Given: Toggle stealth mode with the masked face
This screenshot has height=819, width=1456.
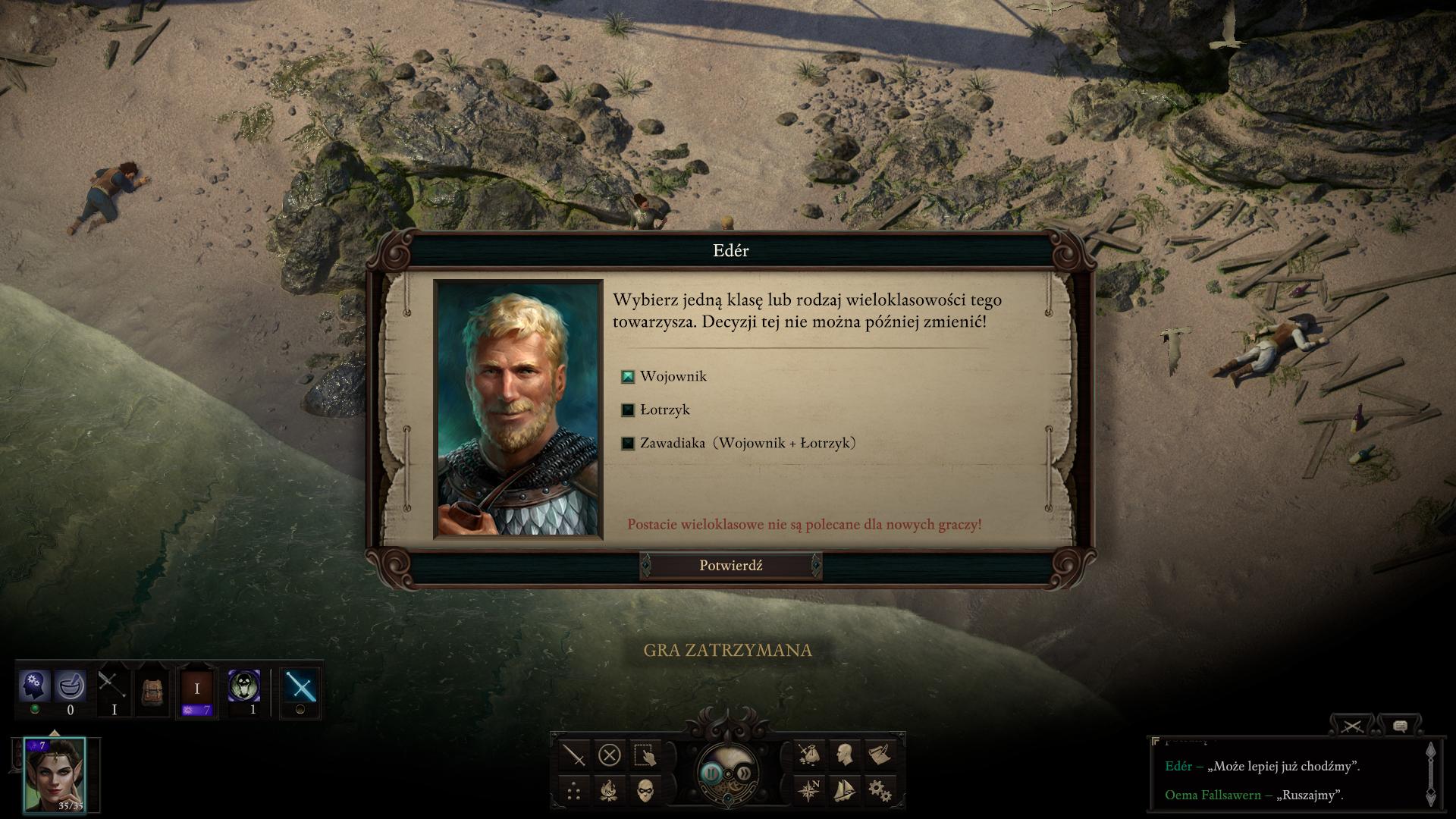Looking at the screenshot, I should coord(645,790).
